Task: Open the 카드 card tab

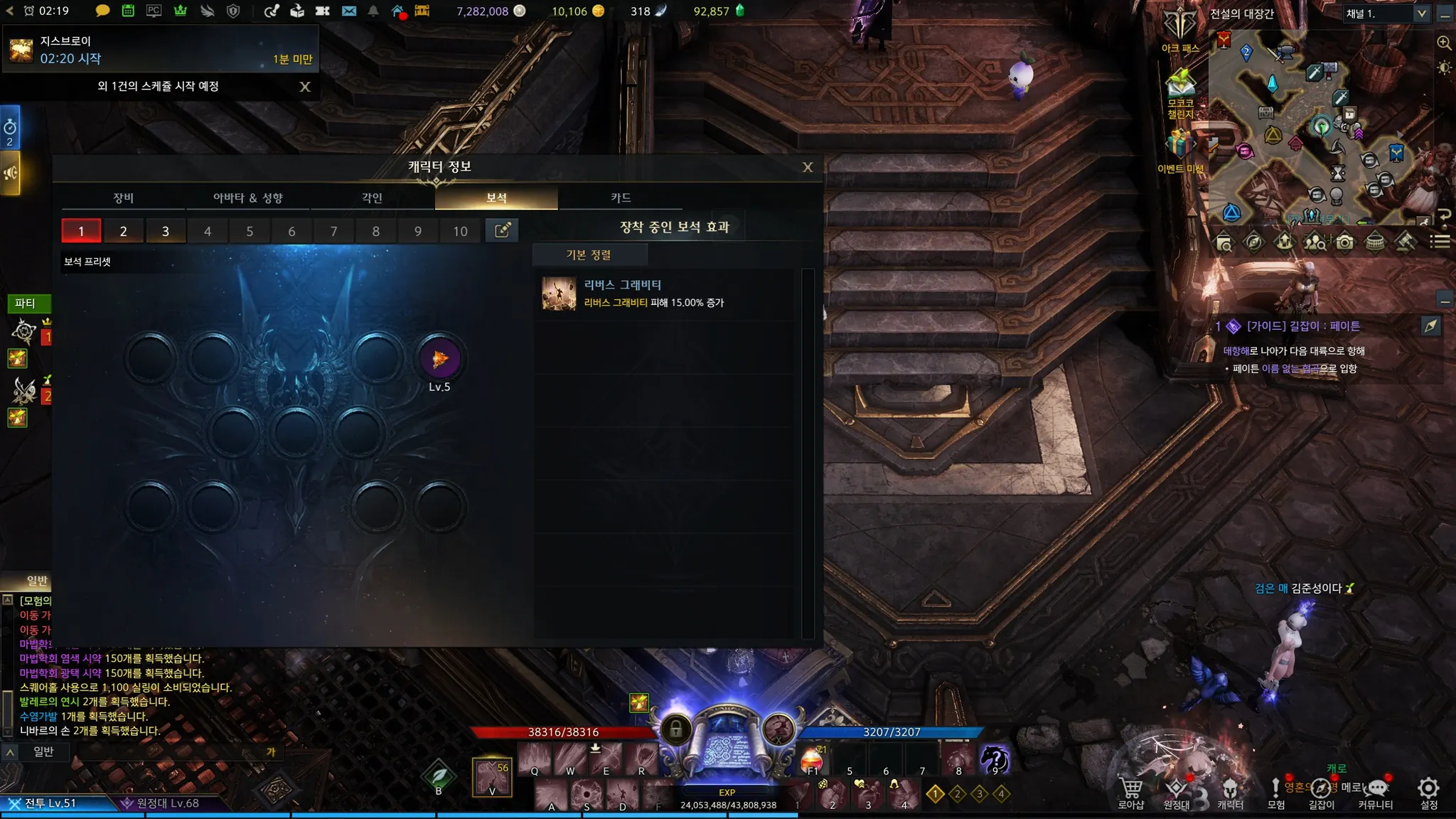Action: (x=621, y=198)
